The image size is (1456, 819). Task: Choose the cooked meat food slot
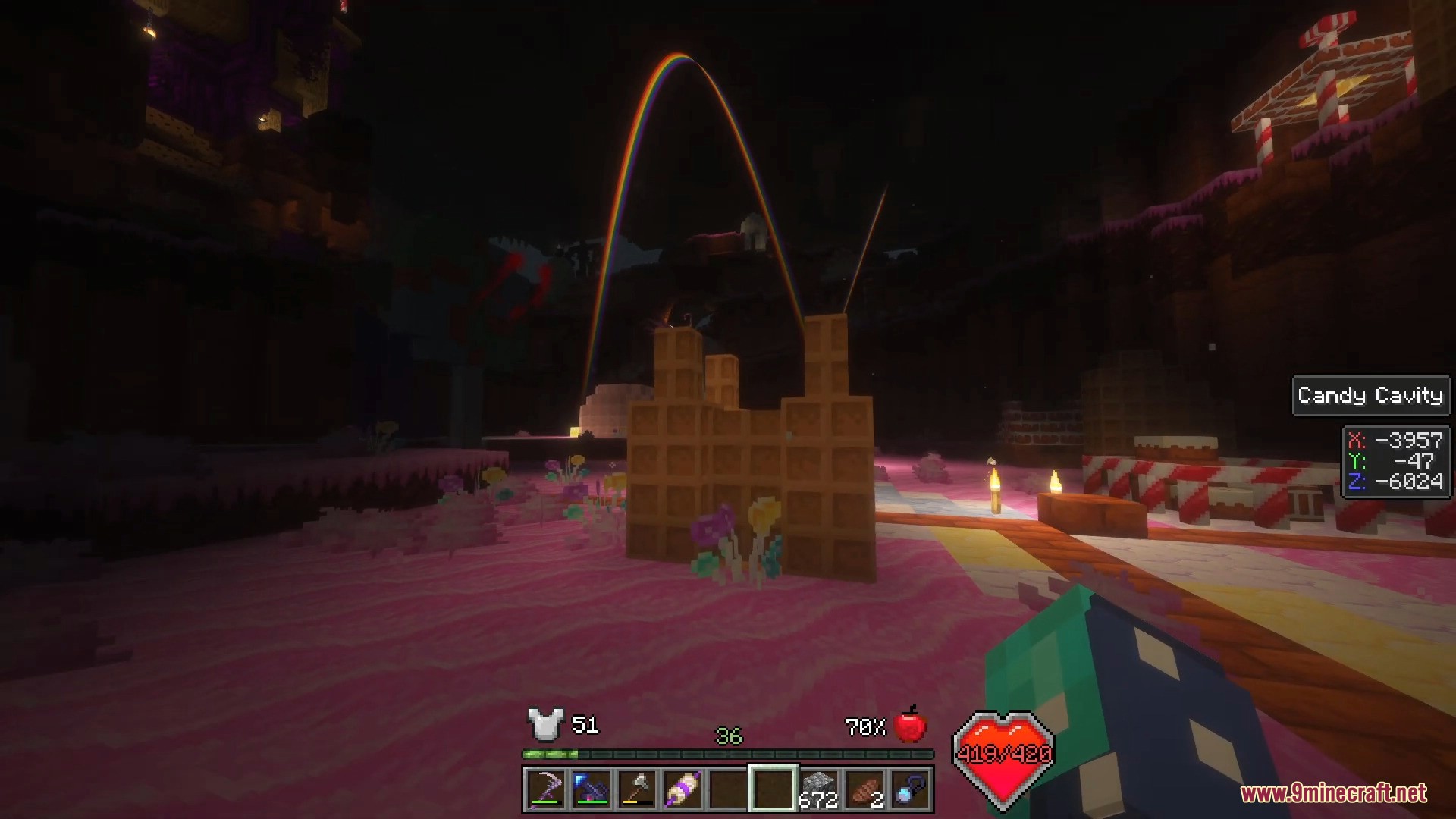click(x=864, y=789)
